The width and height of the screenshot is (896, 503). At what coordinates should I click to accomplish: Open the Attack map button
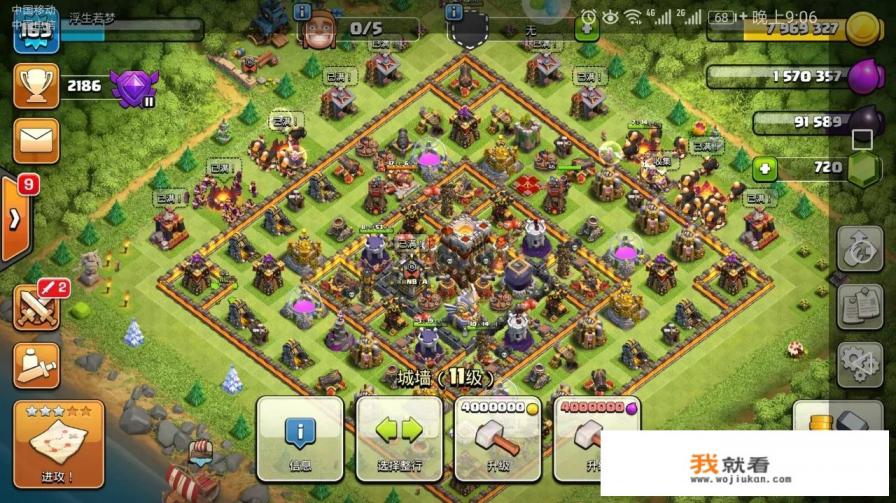click(58, 440)
